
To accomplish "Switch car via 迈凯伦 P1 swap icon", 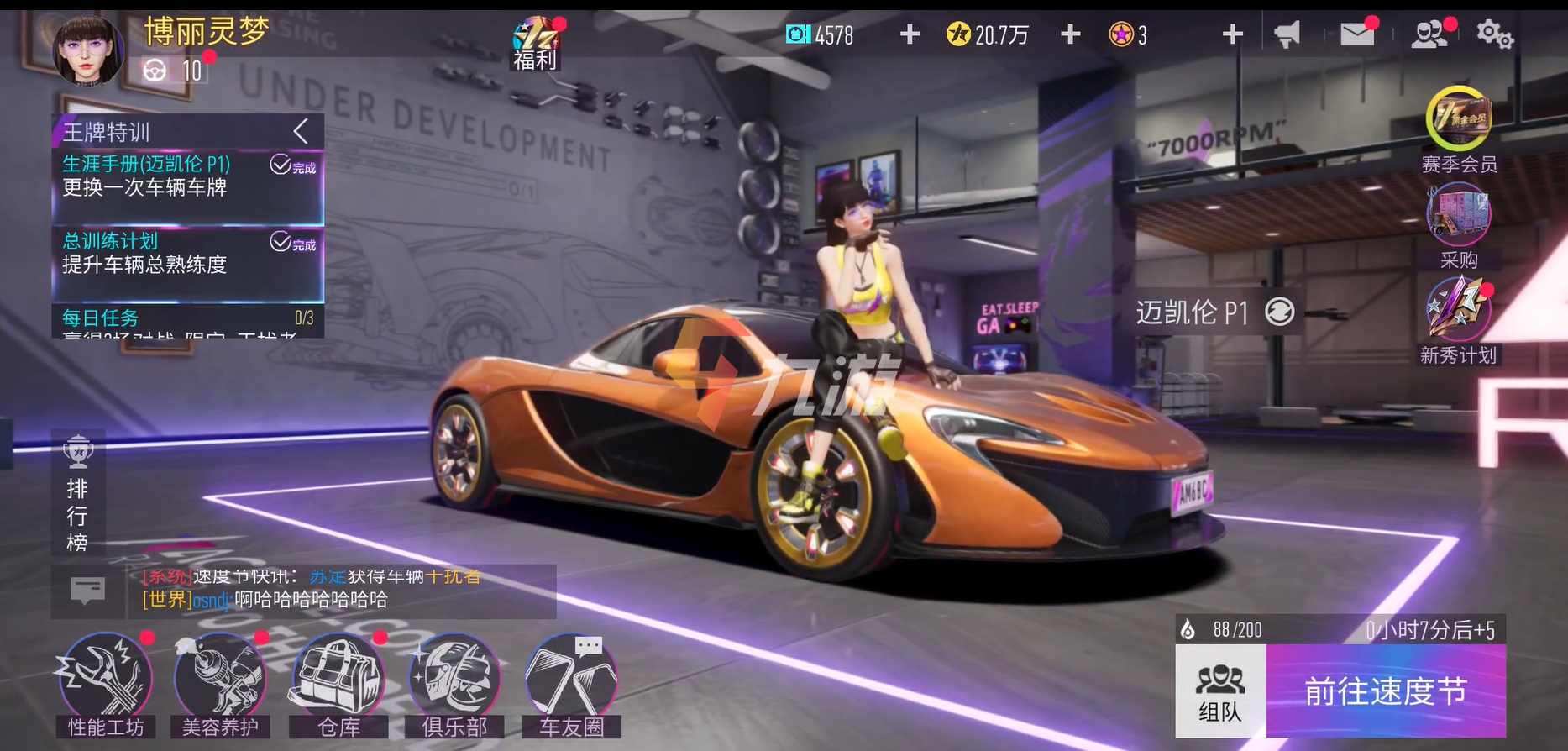I will click(1280, 312).
